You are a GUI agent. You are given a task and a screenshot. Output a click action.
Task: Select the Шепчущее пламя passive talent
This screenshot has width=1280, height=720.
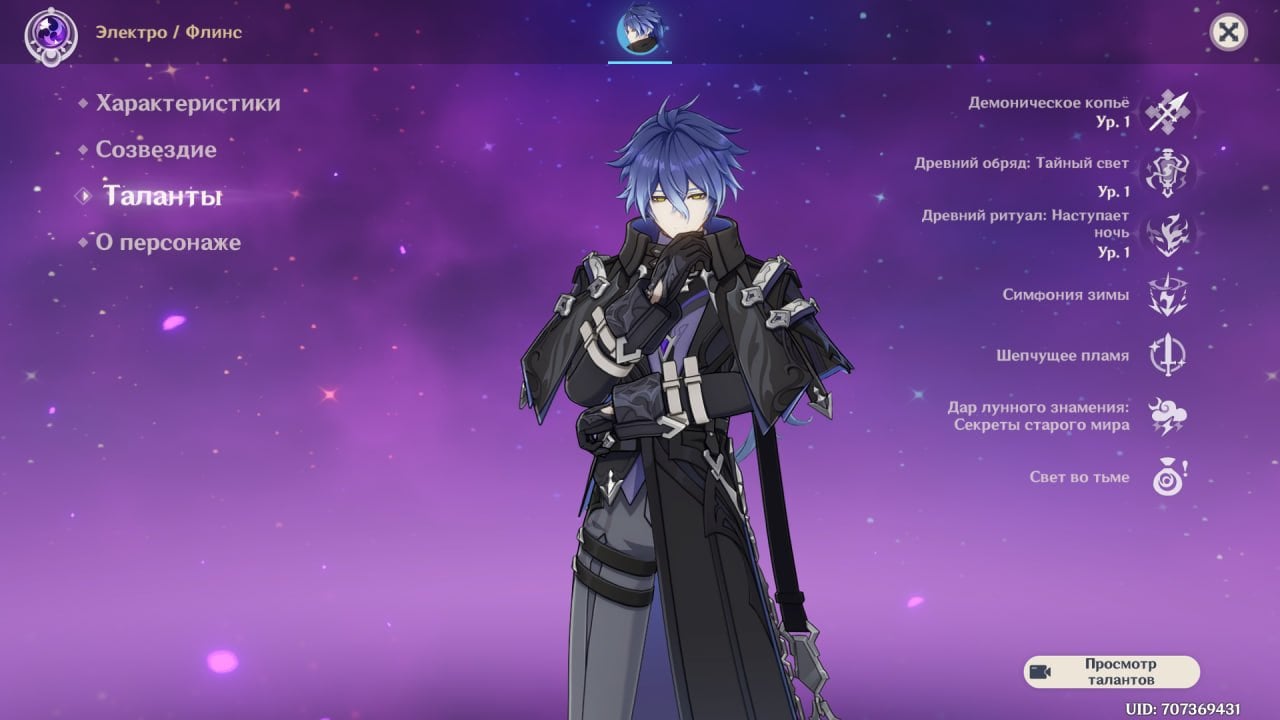1166,356
